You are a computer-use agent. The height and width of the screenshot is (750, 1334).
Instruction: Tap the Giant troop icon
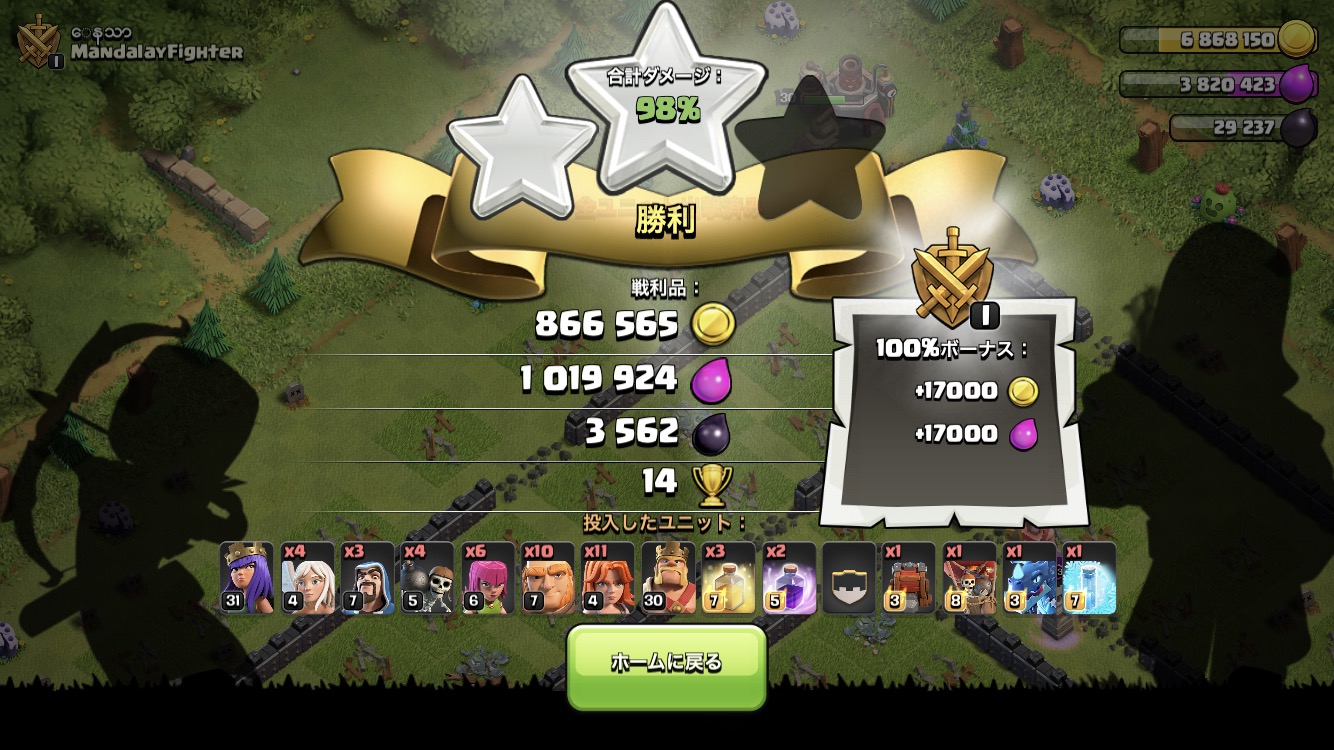tap(548, 578)
